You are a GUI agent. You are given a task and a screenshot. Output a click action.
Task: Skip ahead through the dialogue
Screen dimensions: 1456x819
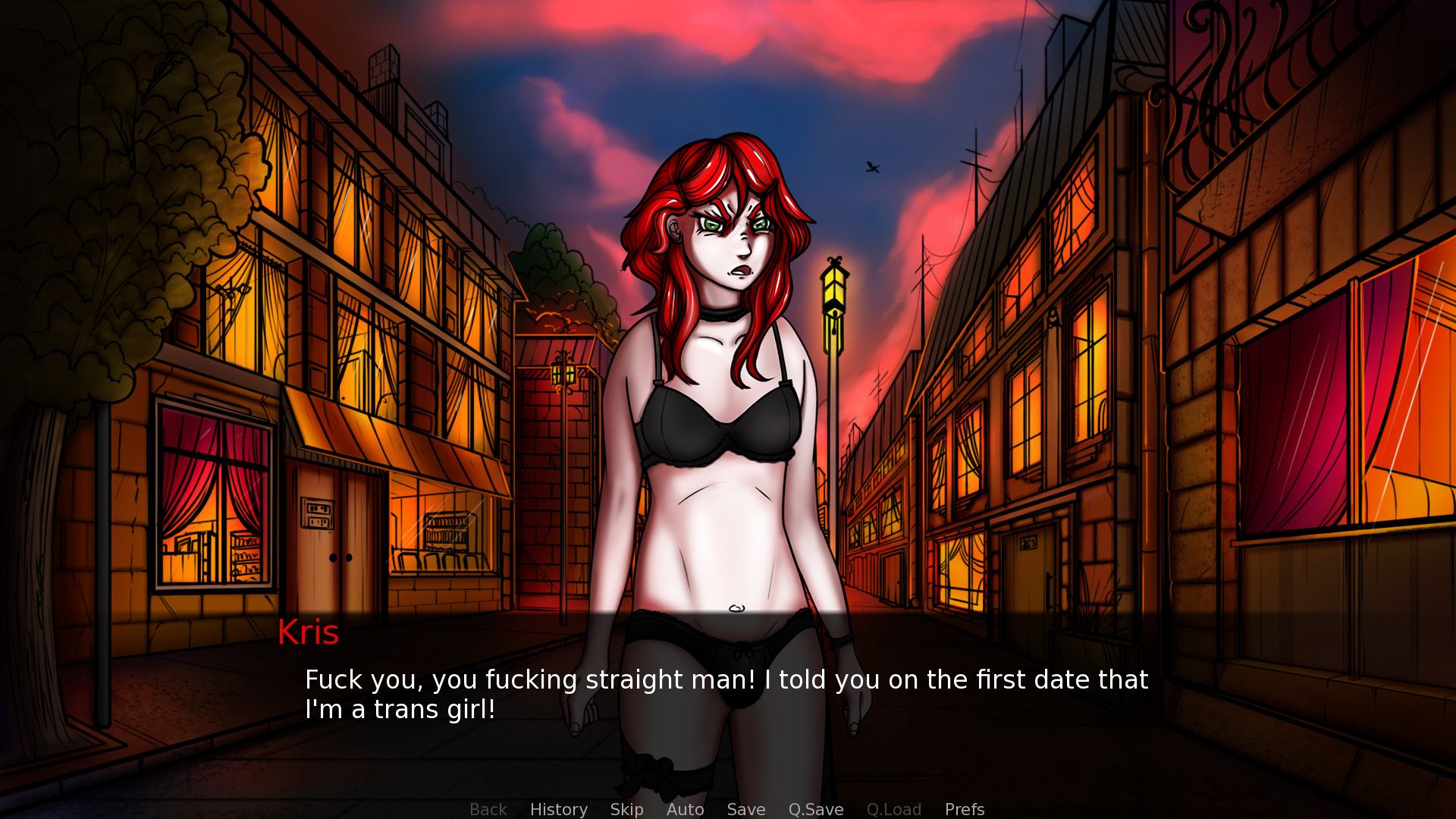coord(626,809)
